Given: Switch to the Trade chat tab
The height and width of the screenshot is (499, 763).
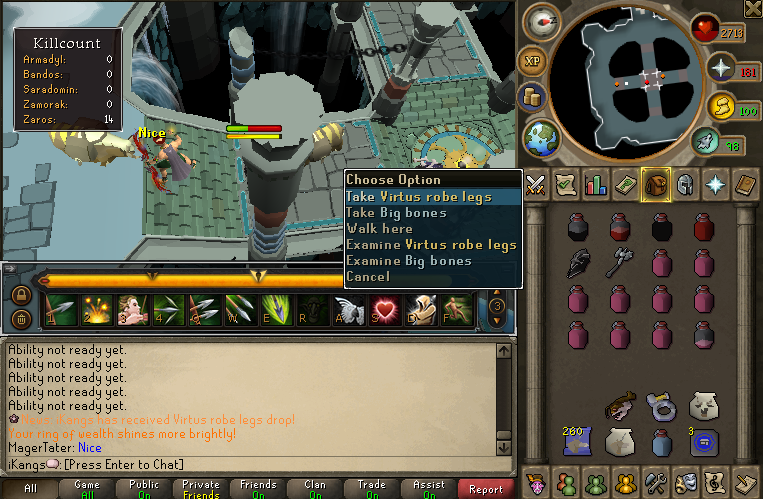Looking at the screenshot, I should click(x=372, y=489).
